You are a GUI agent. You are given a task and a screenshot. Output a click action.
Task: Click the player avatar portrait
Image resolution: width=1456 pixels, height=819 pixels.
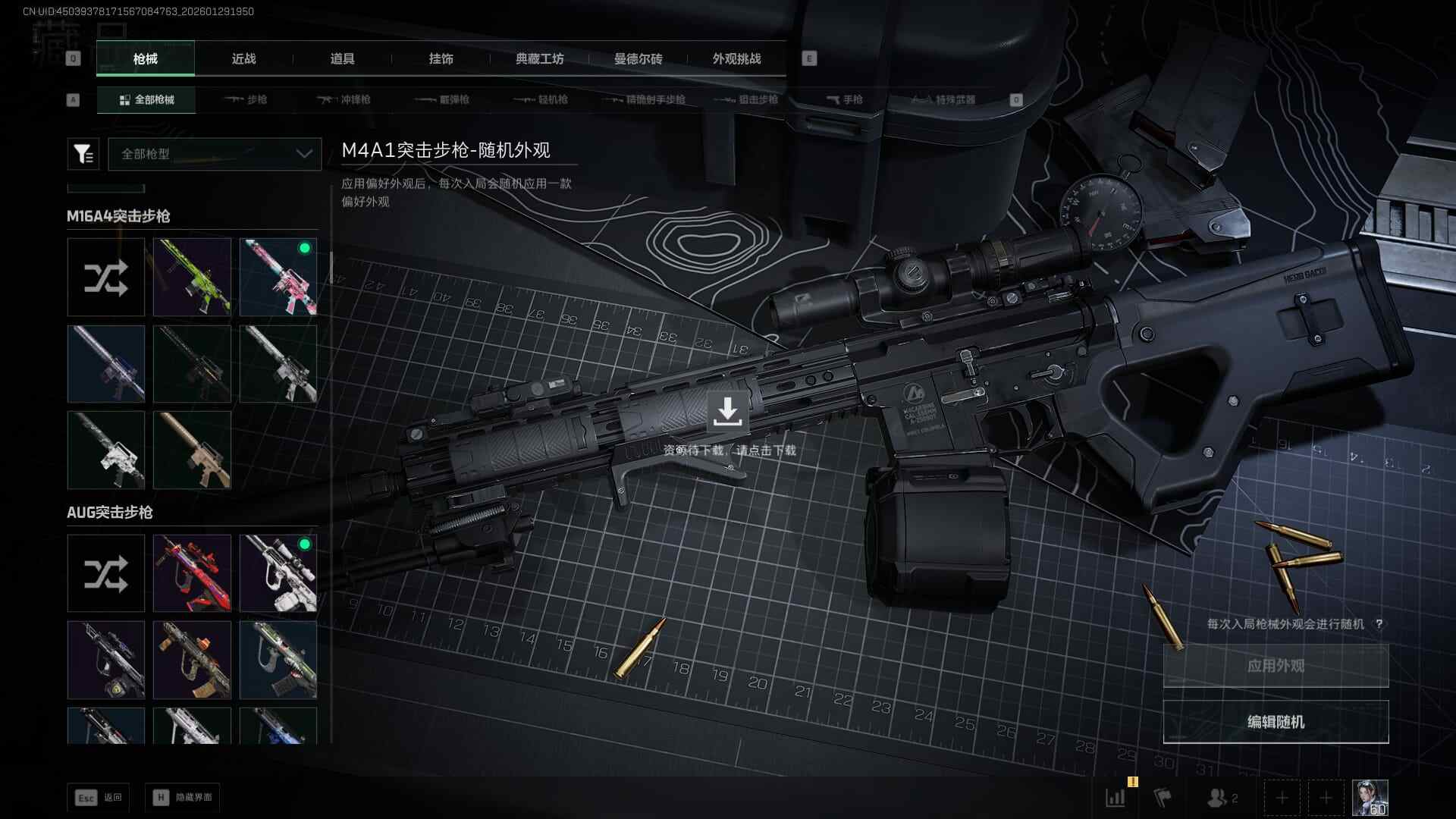click(1370, 798)
